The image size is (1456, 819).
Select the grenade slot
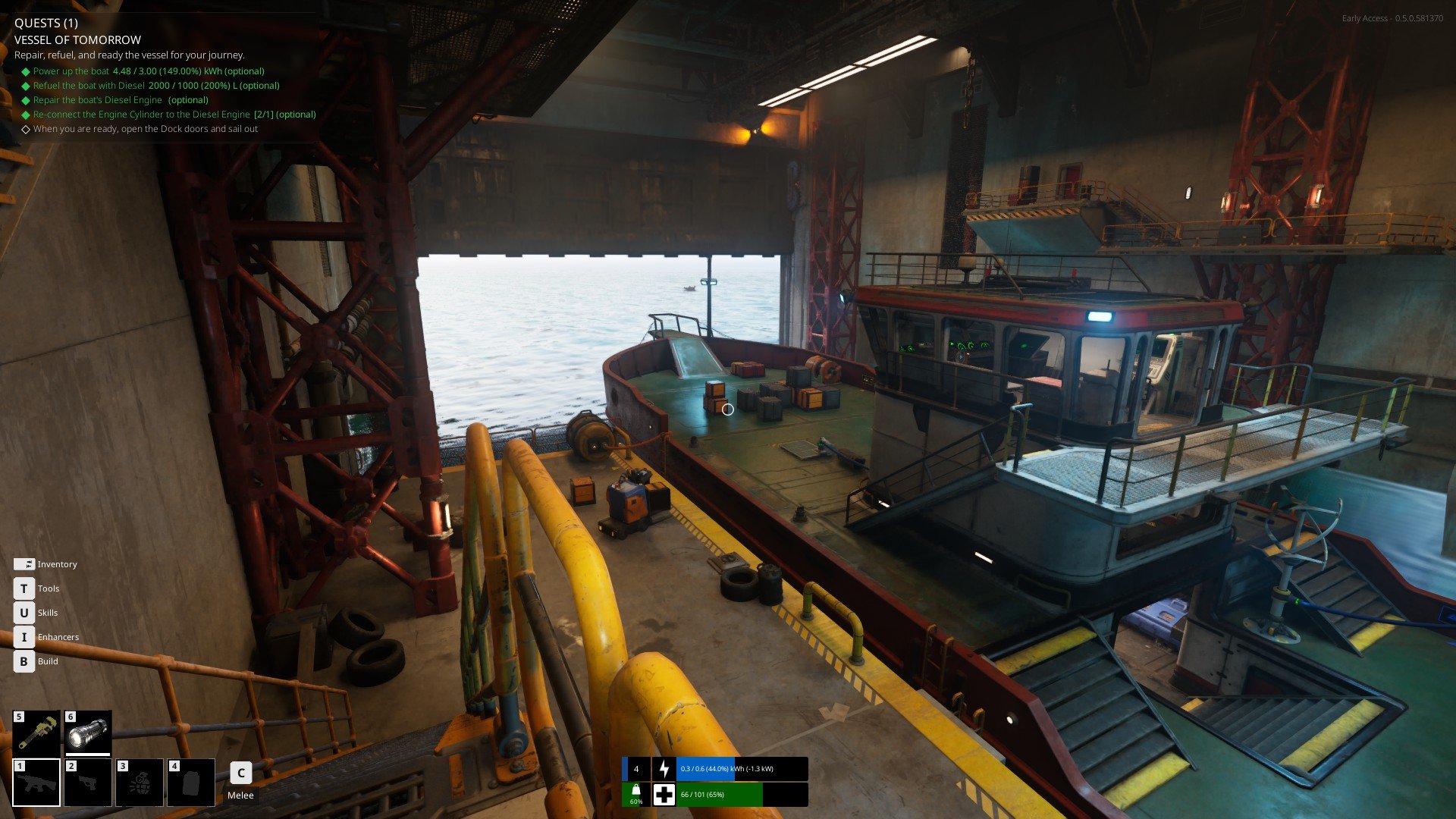pos(140,782)
